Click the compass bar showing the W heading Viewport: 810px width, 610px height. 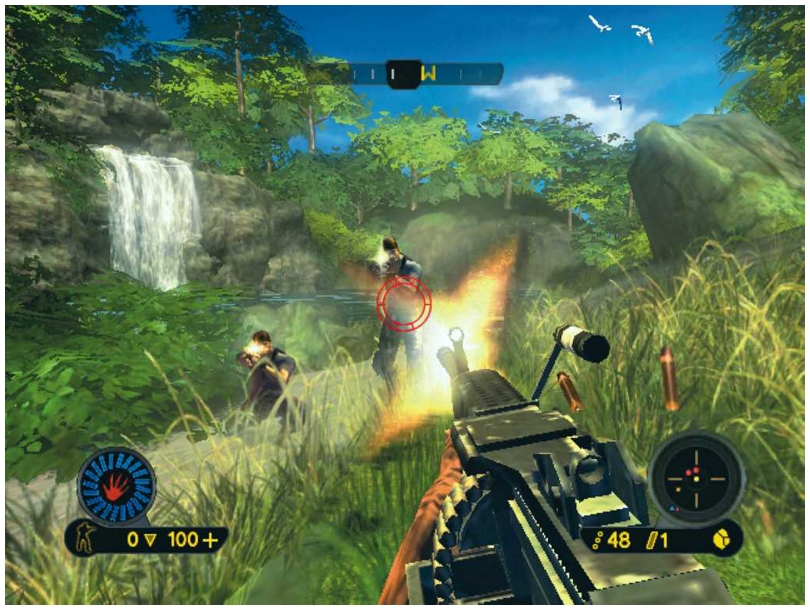[419, 73]
